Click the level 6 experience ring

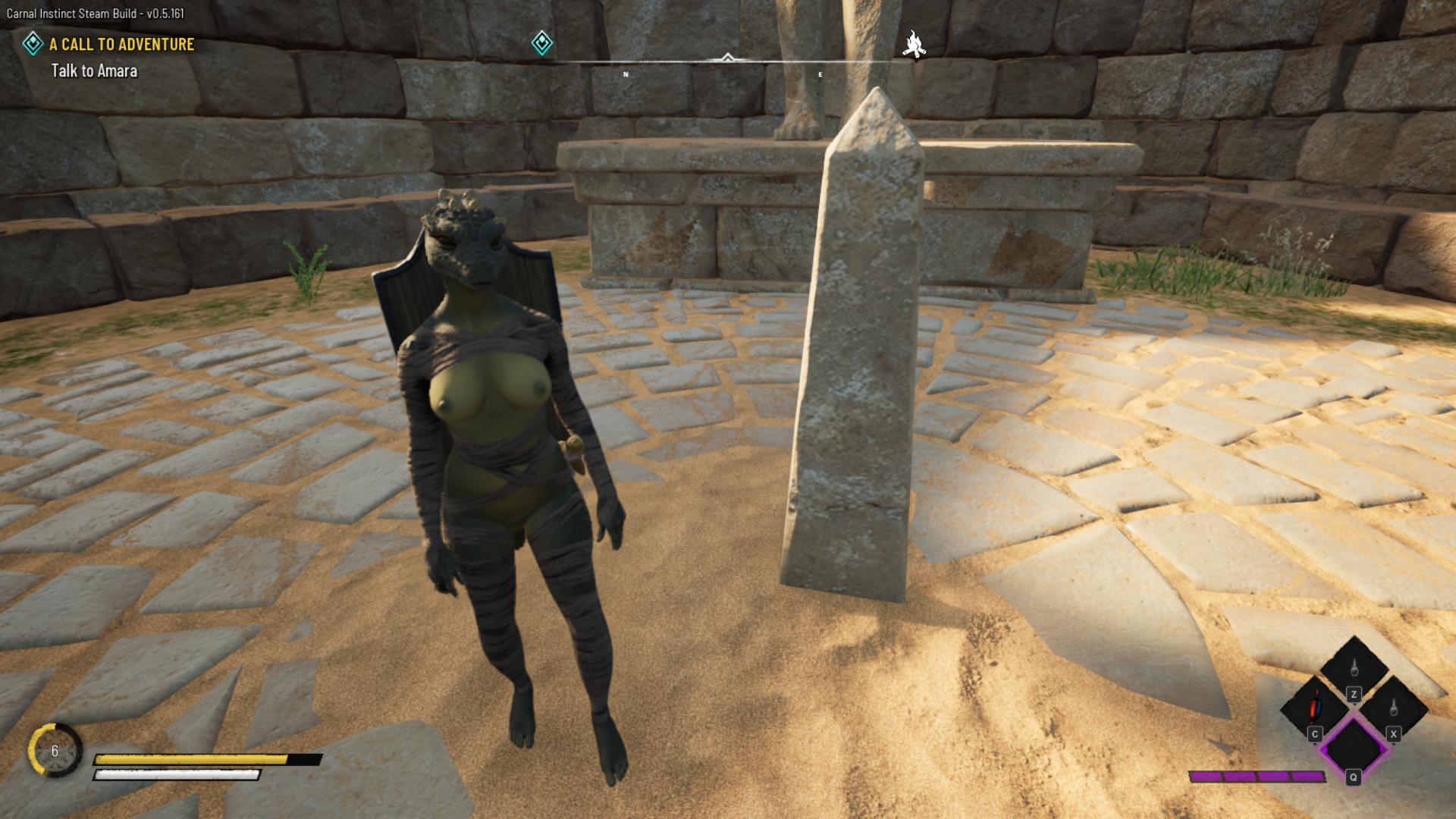[x=55, y=751]
